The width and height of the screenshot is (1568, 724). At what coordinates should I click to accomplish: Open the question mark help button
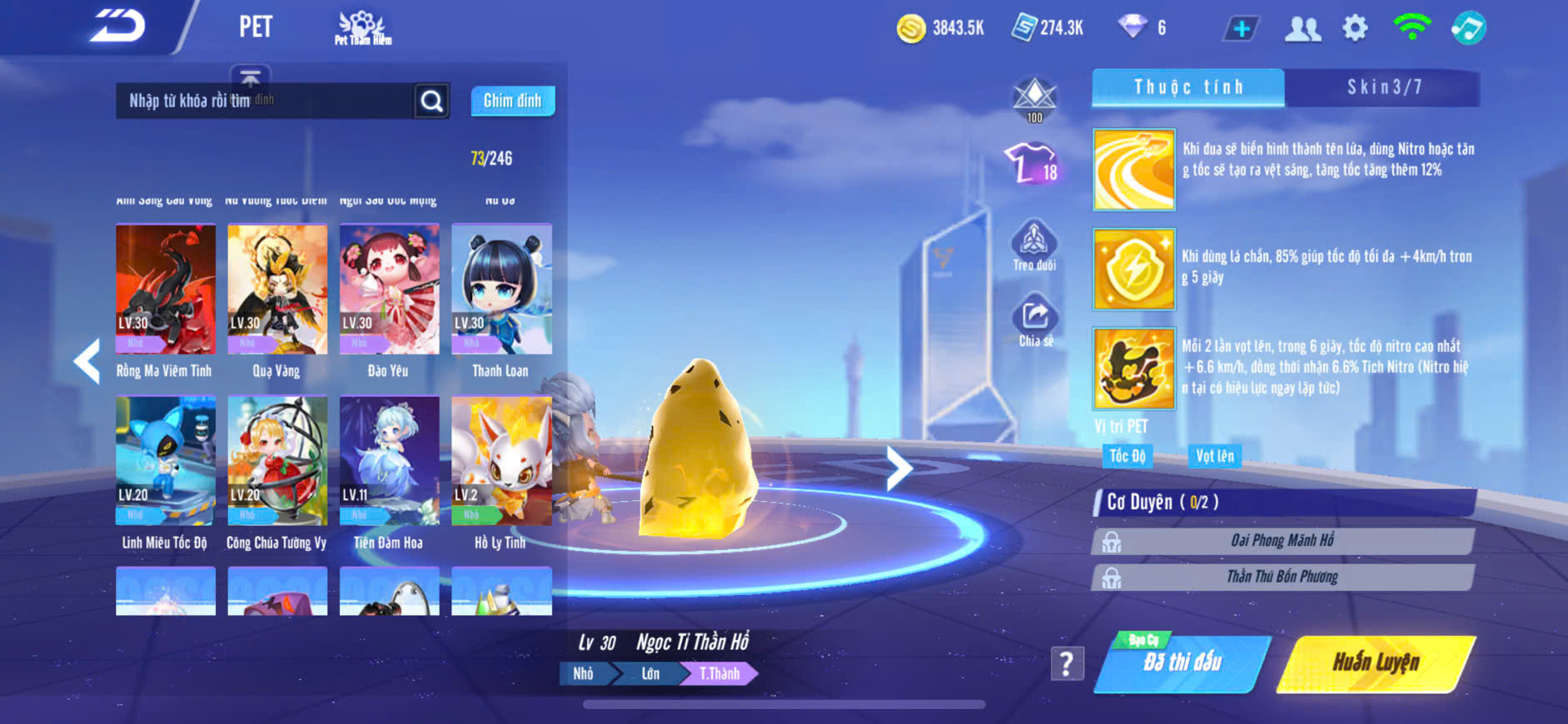click(1067, 663)
